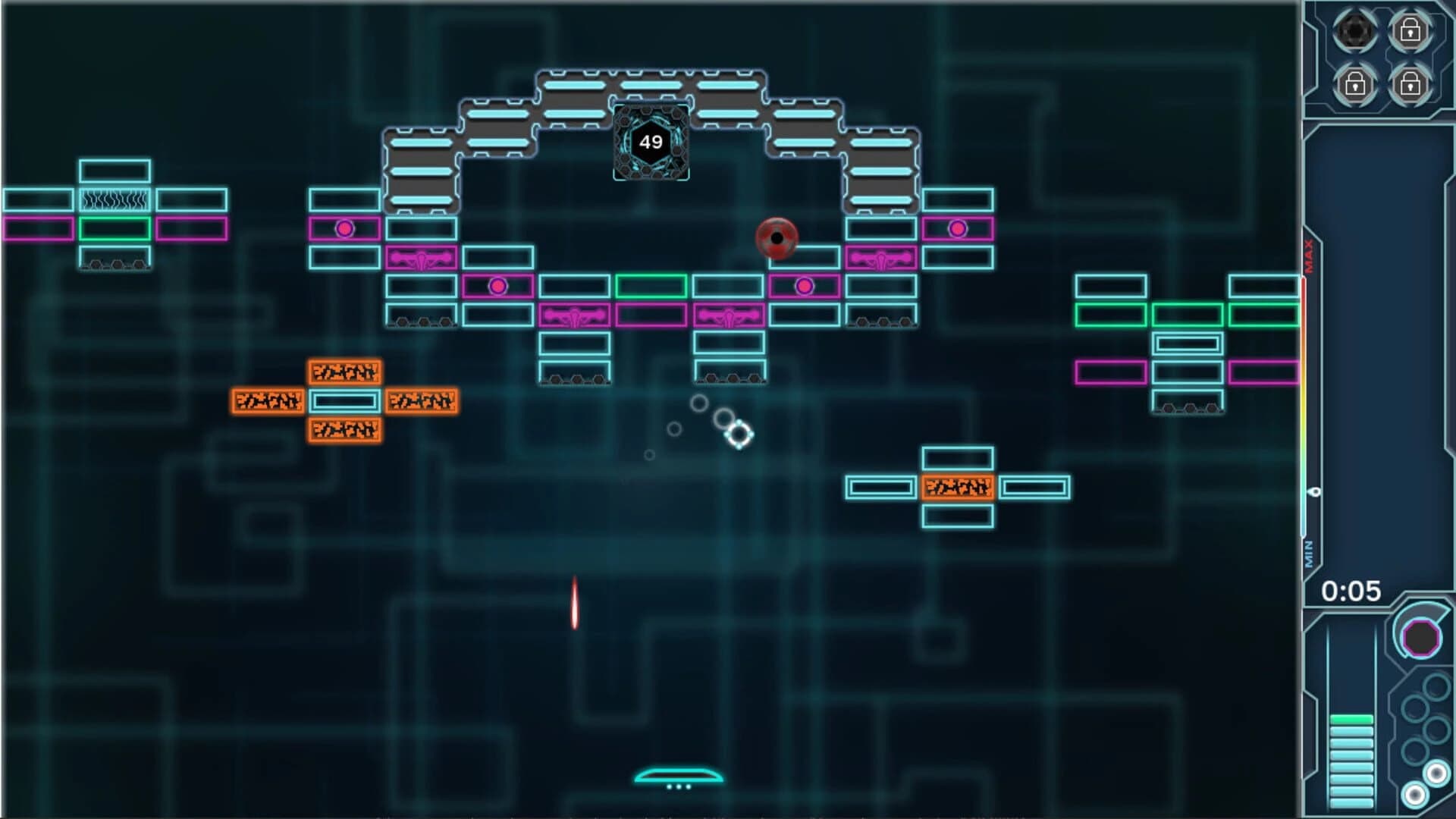
Task: Click the bottom-right padlock power-up icon
Action: (1412, 85)
